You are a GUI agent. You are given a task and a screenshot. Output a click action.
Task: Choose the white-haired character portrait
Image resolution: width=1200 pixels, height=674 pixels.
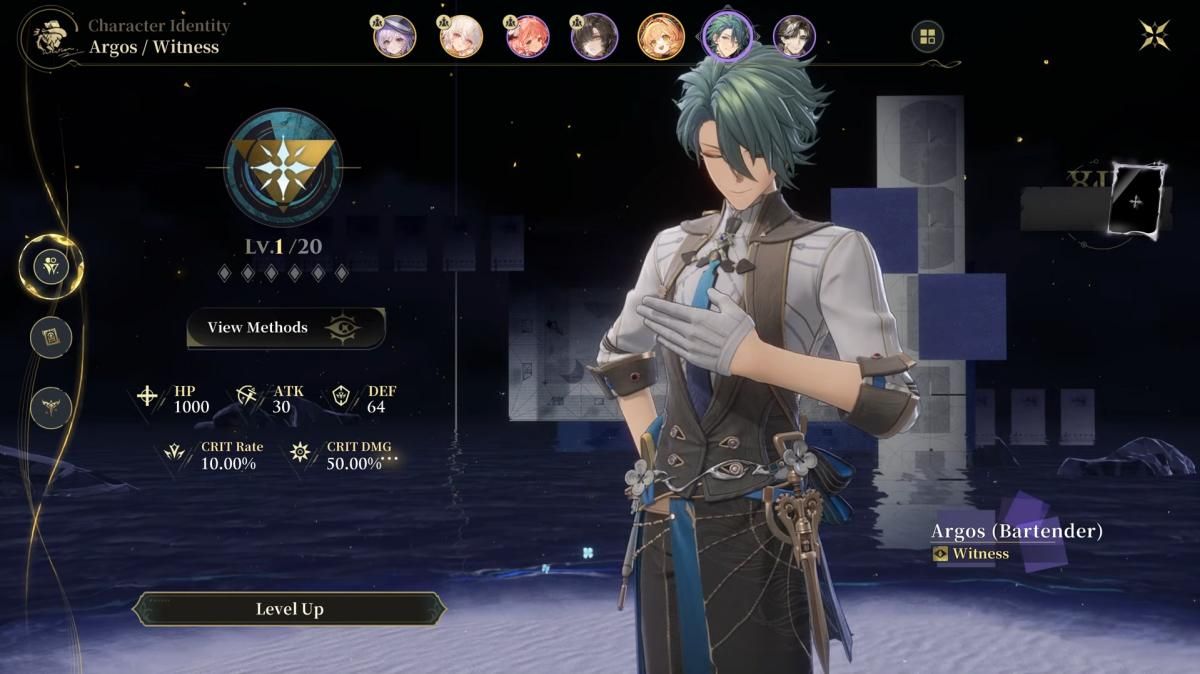pyautogui.click(x=461, y=37)
